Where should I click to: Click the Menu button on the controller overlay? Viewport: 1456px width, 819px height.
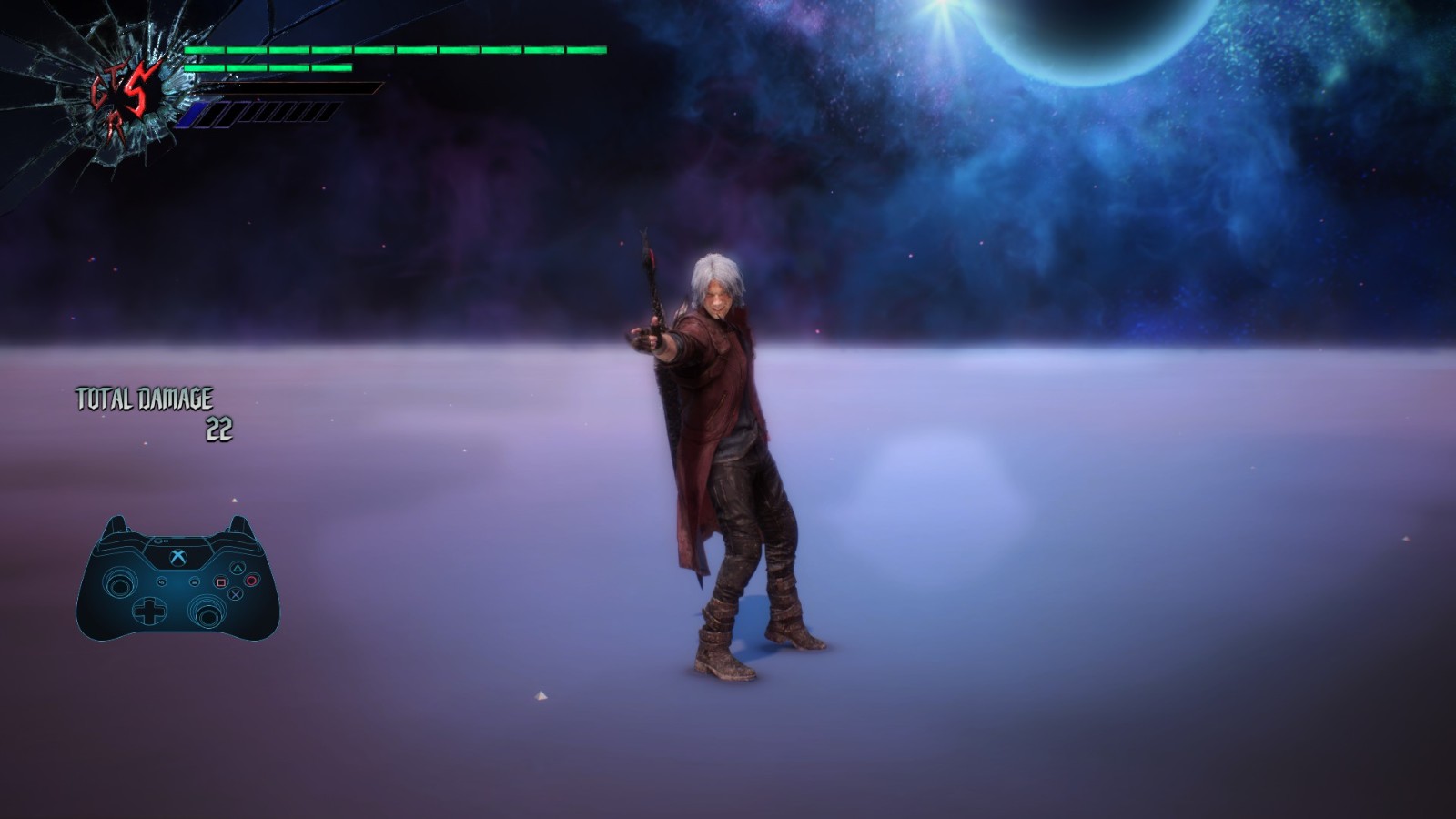[x=195, y=582]
